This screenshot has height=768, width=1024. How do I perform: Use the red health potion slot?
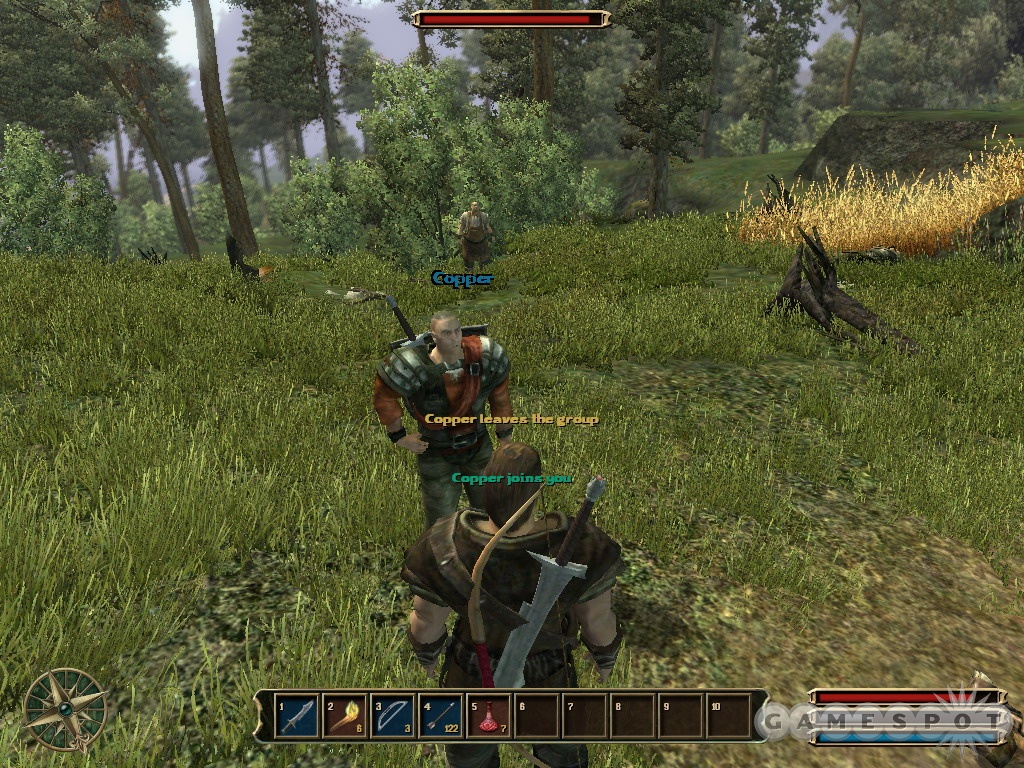[x=489, y=716]
